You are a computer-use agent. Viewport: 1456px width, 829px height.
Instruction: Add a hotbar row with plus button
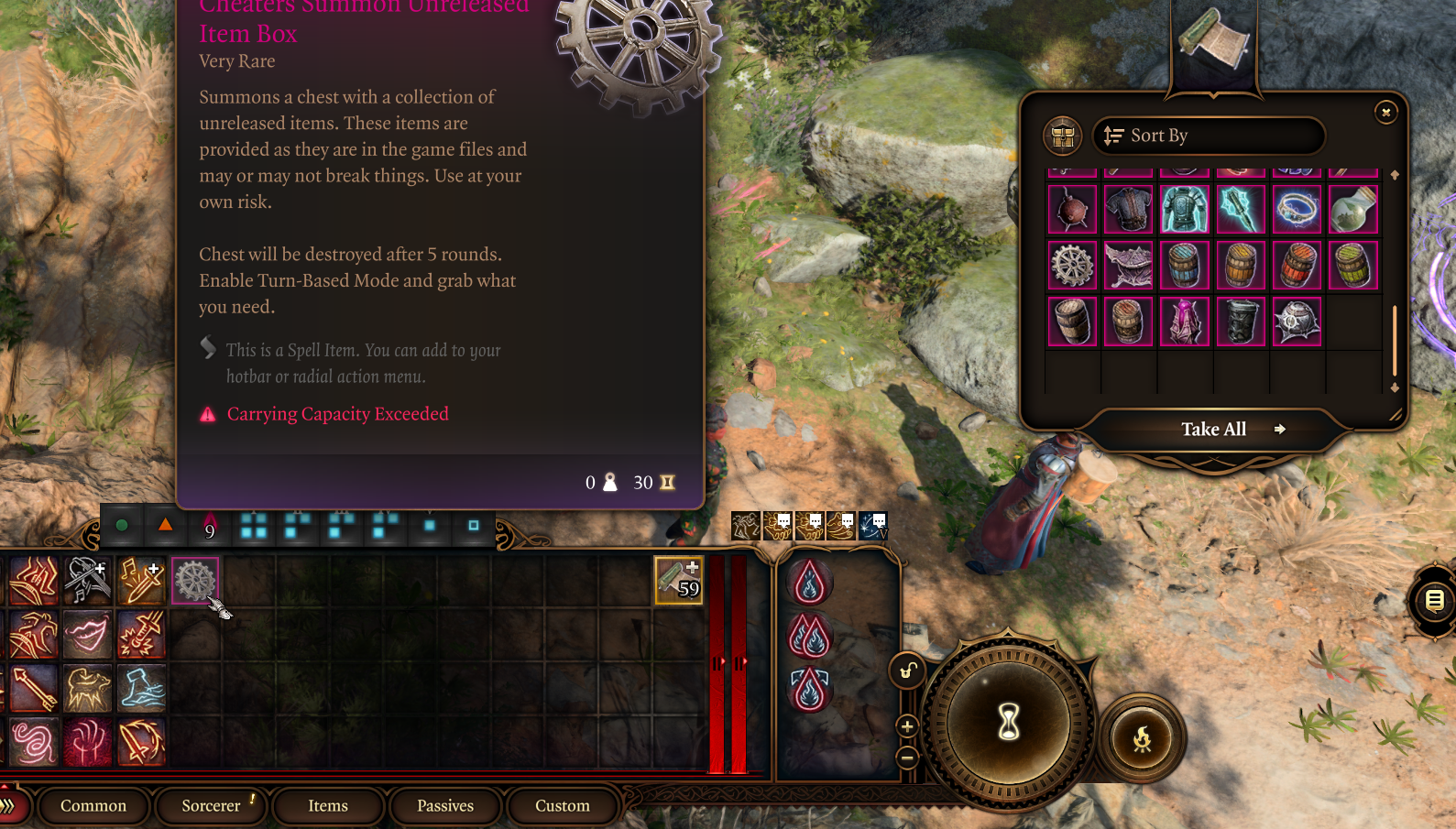[907, 726]
